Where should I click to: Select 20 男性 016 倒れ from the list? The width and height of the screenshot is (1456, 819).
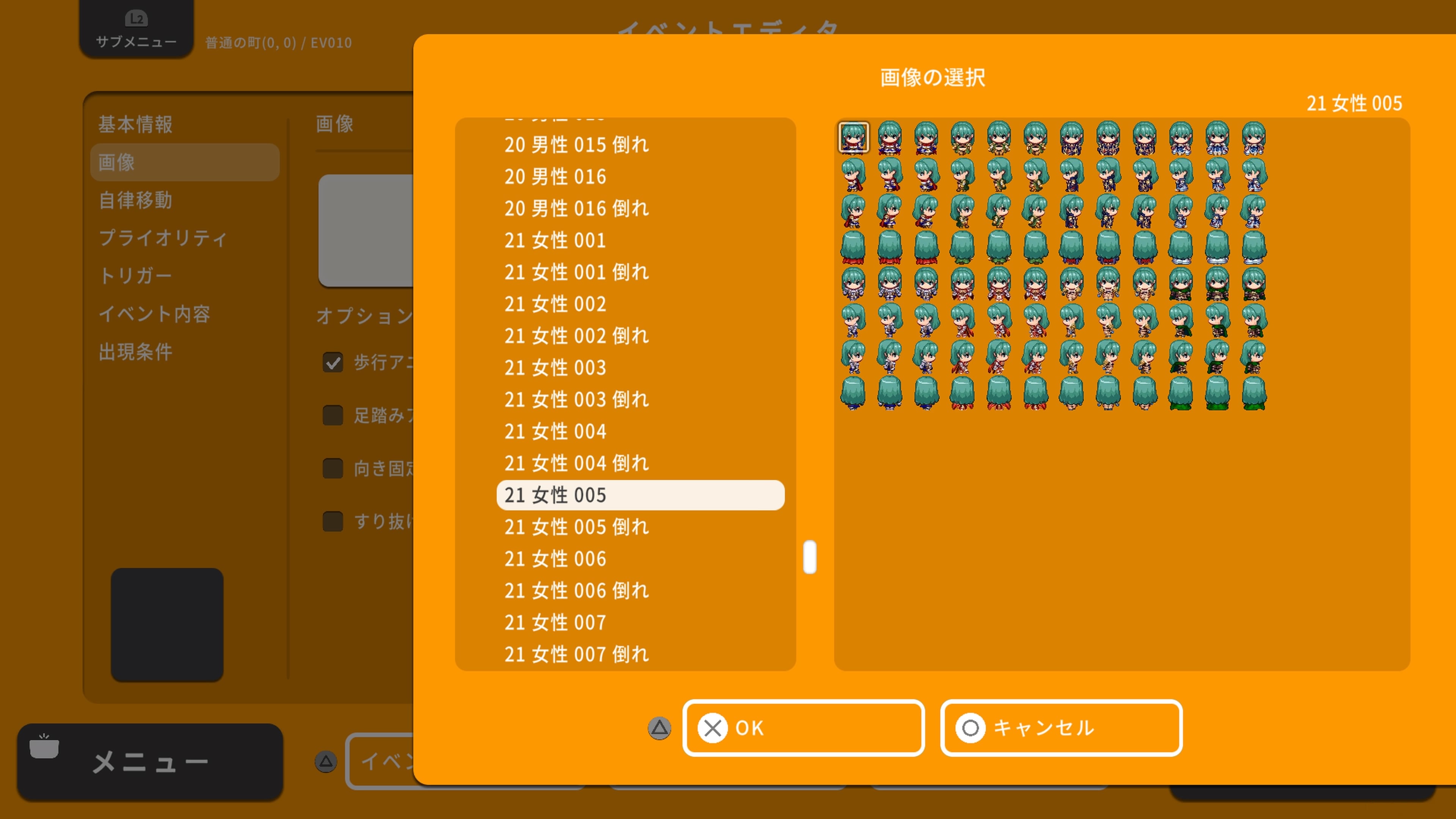point(576,208)
